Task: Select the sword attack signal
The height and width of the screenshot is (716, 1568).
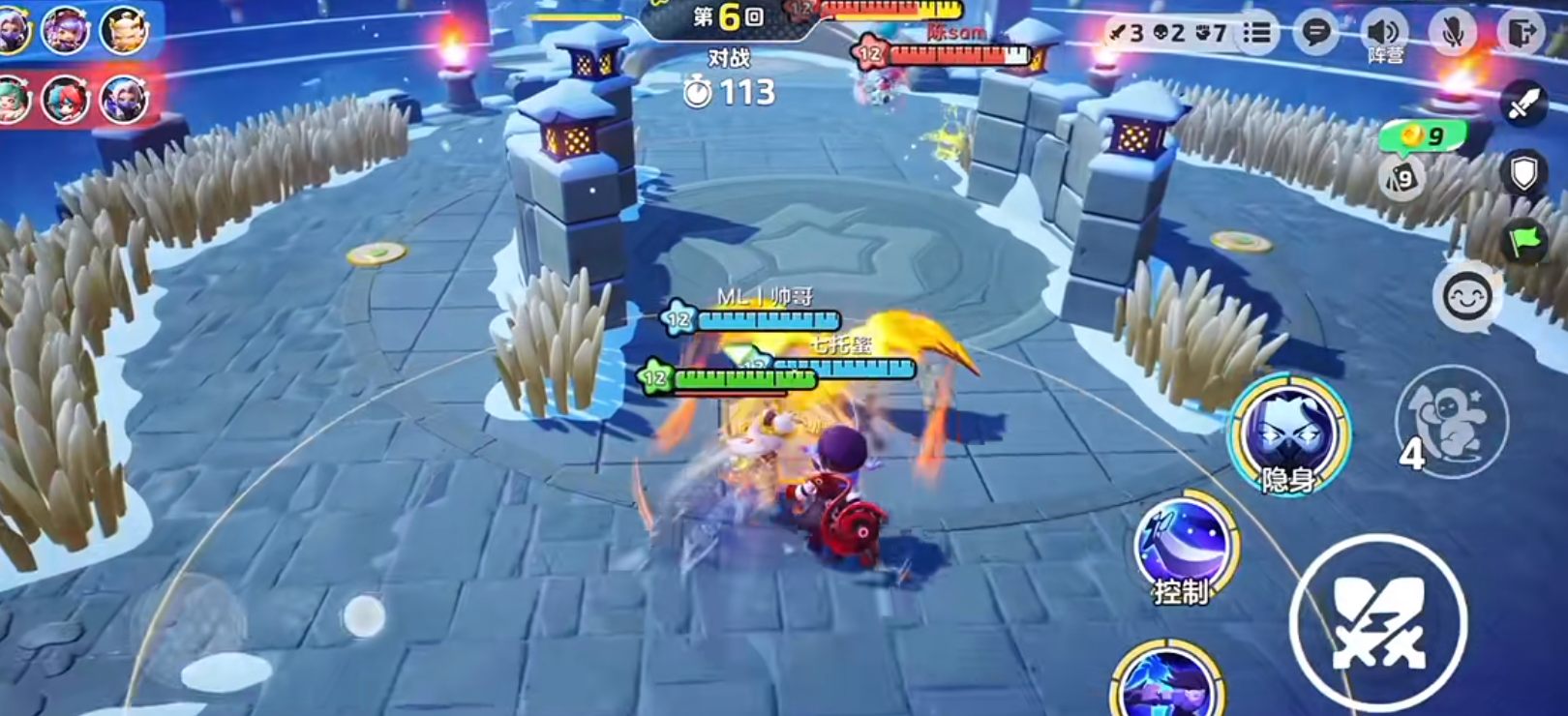Action: click(x=1523, y=104)
